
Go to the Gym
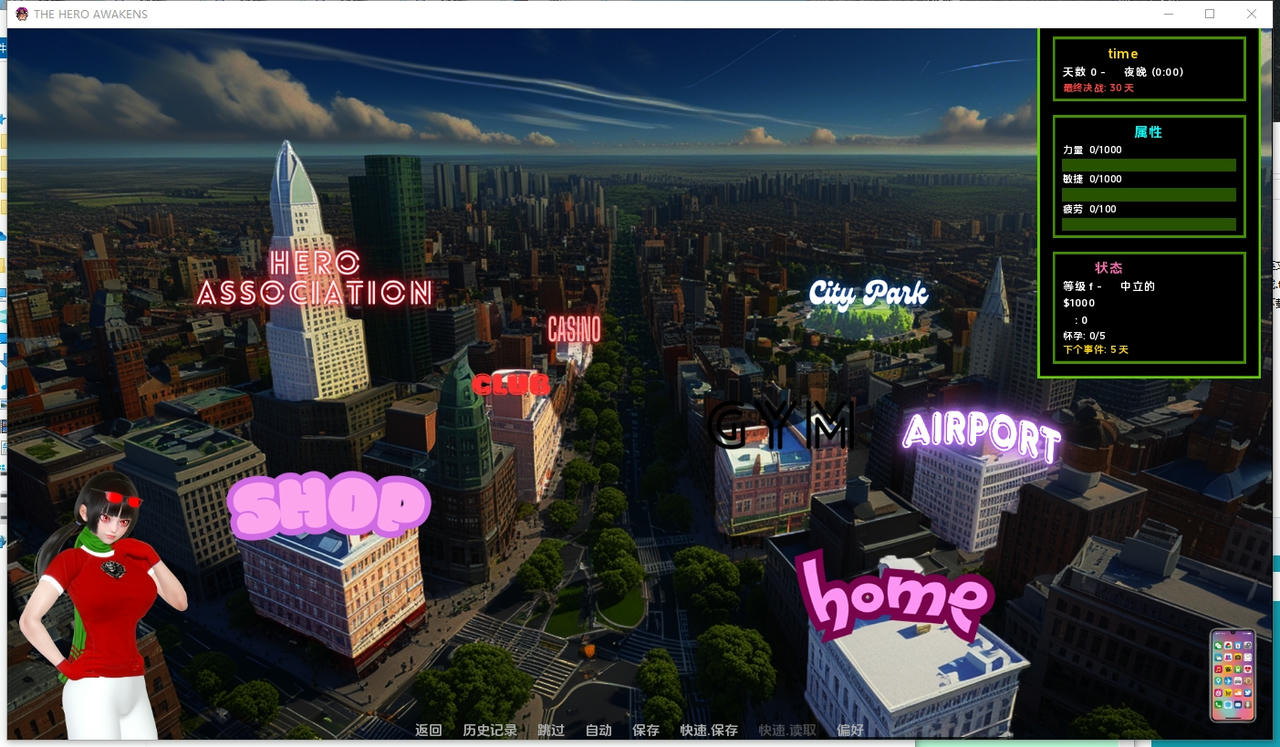click(781, 425)
